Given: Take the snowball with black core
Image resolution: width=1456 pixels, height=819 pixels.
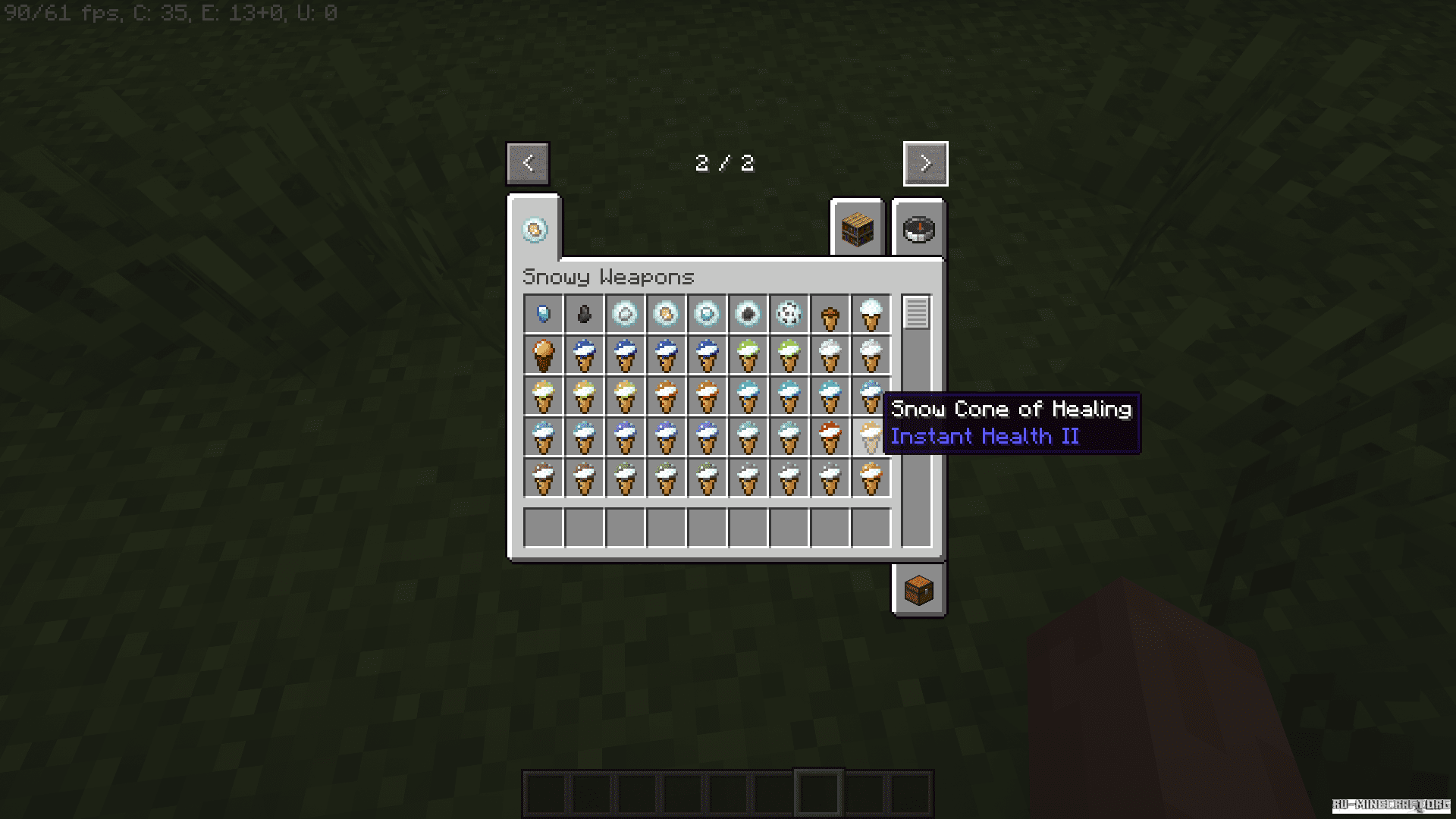Looking at the screenshot, I should click(x=748, y=314).
